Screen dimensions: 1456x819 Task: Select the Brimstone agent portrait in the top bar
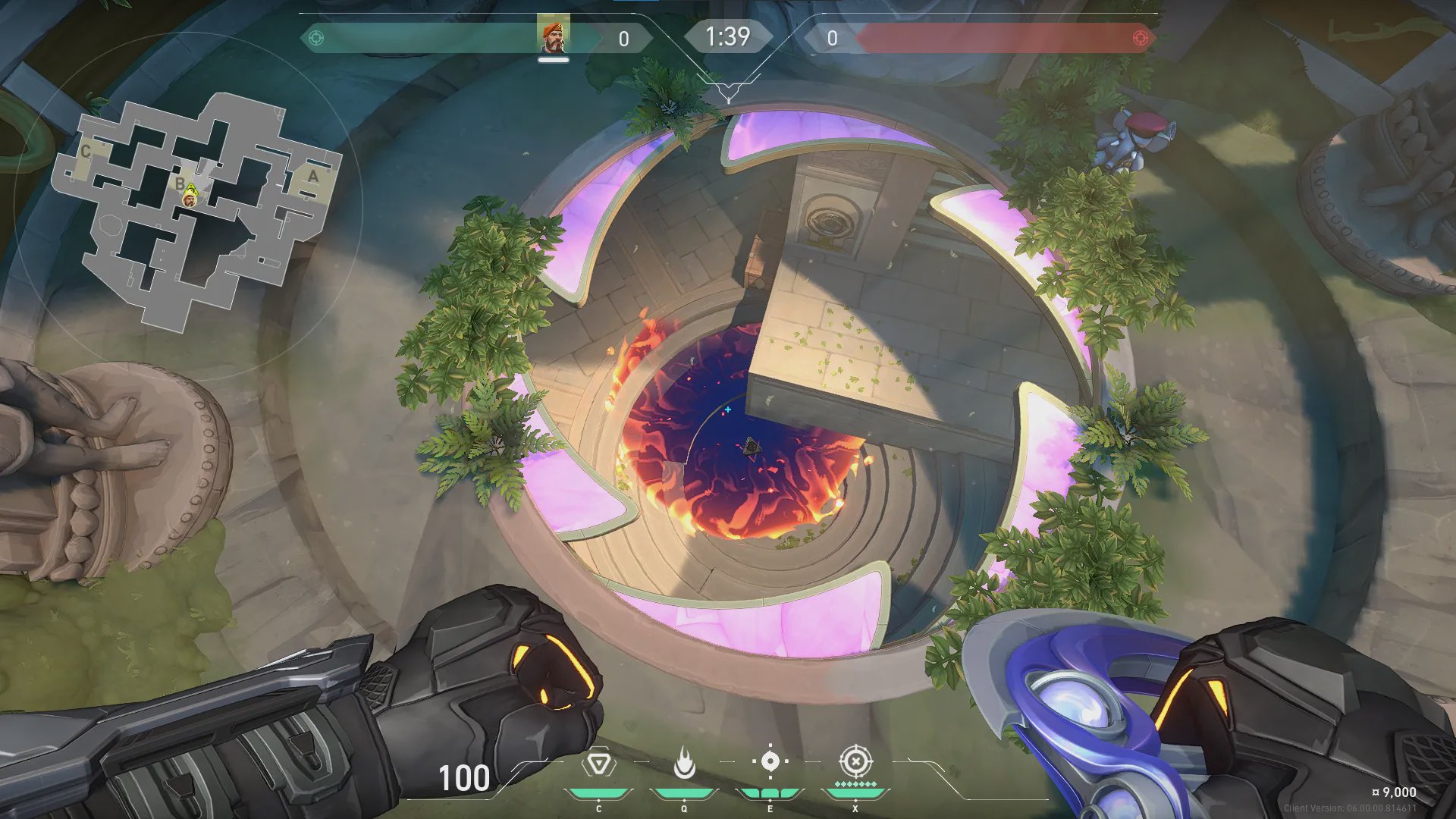[x=554, y=36]
